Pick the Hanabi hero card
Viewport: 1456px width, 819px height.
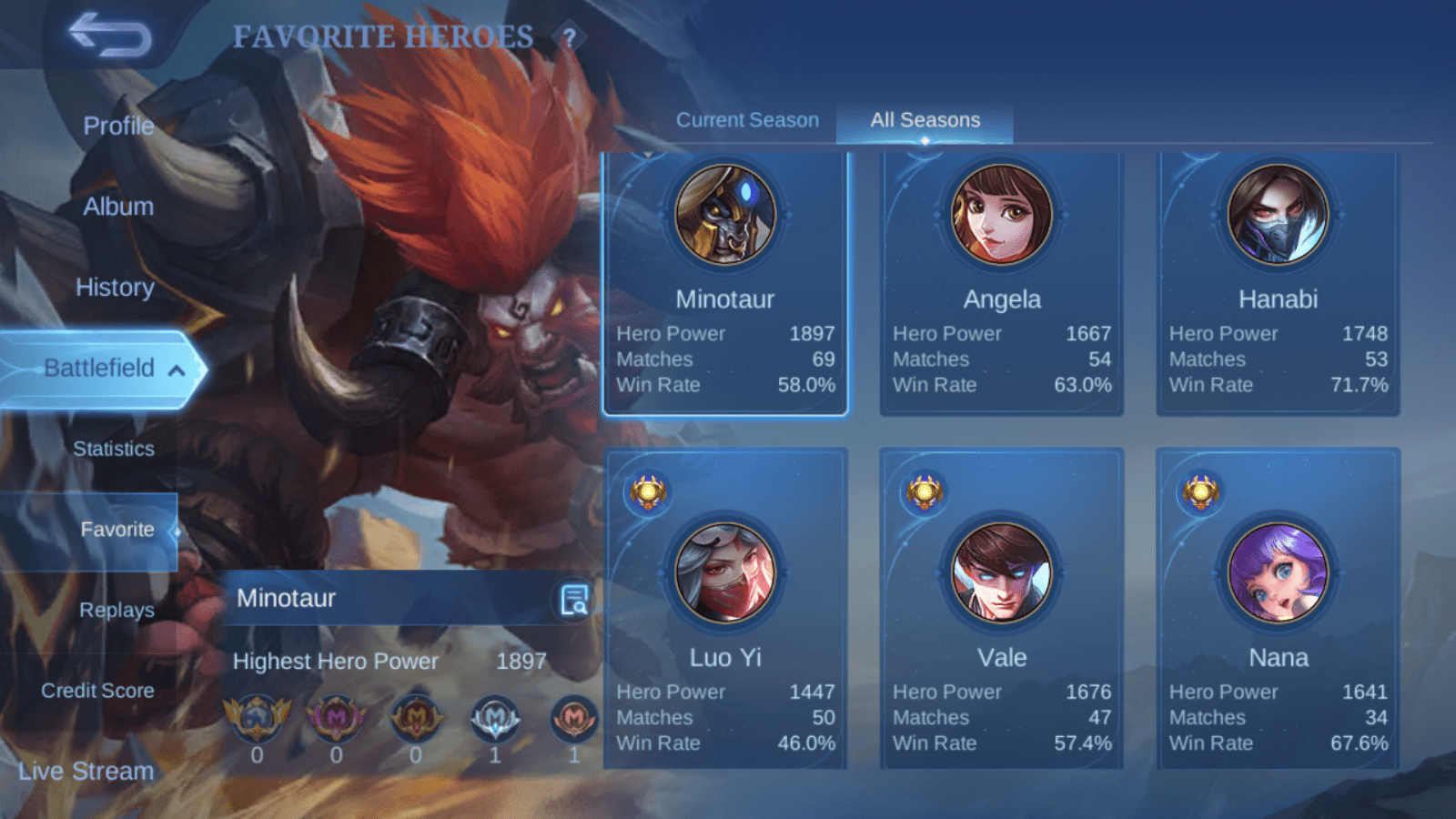tap(1278, 284)
